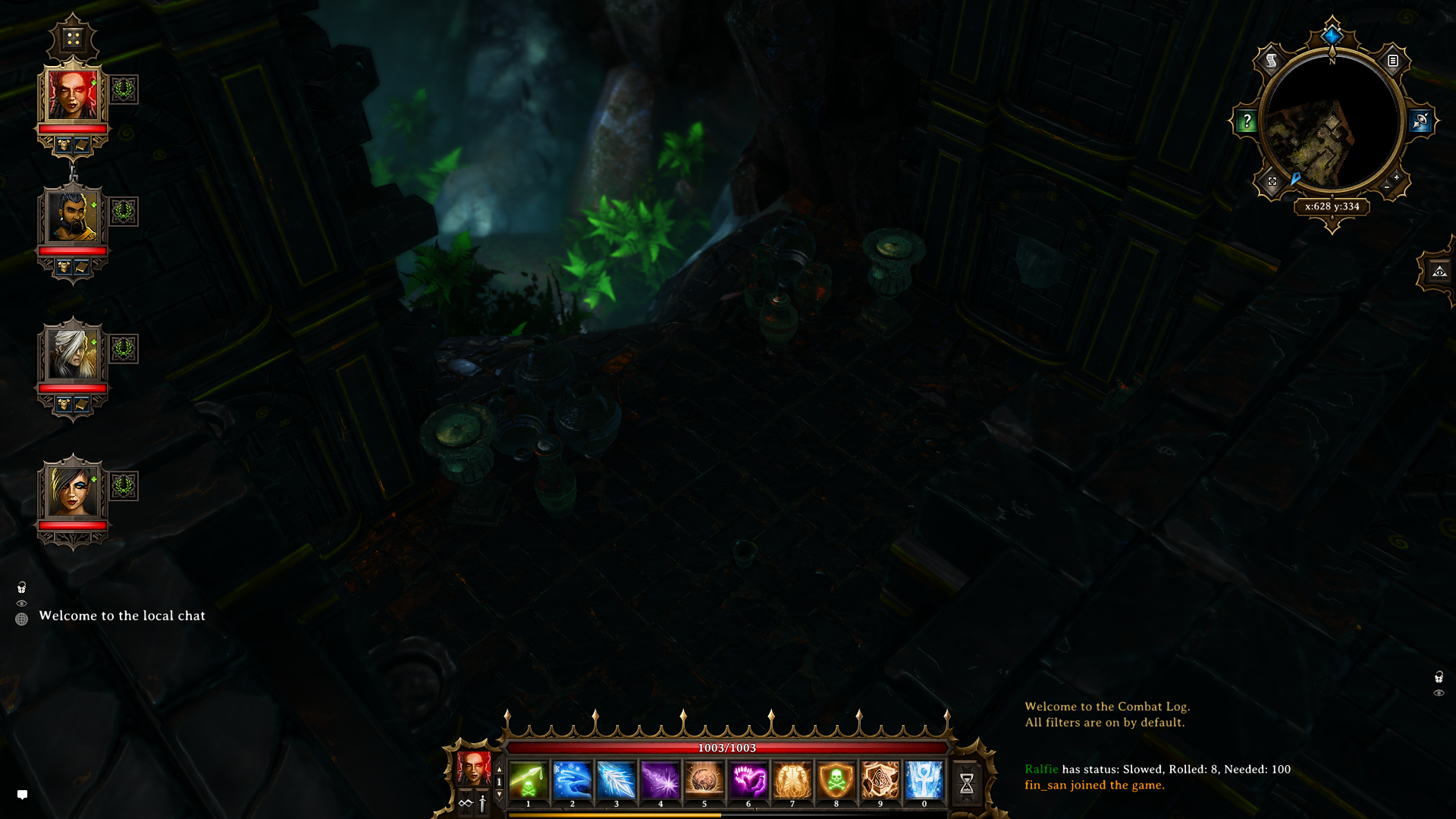Select the blonde party member with blue eye makeup

click(x=73, y=491)
